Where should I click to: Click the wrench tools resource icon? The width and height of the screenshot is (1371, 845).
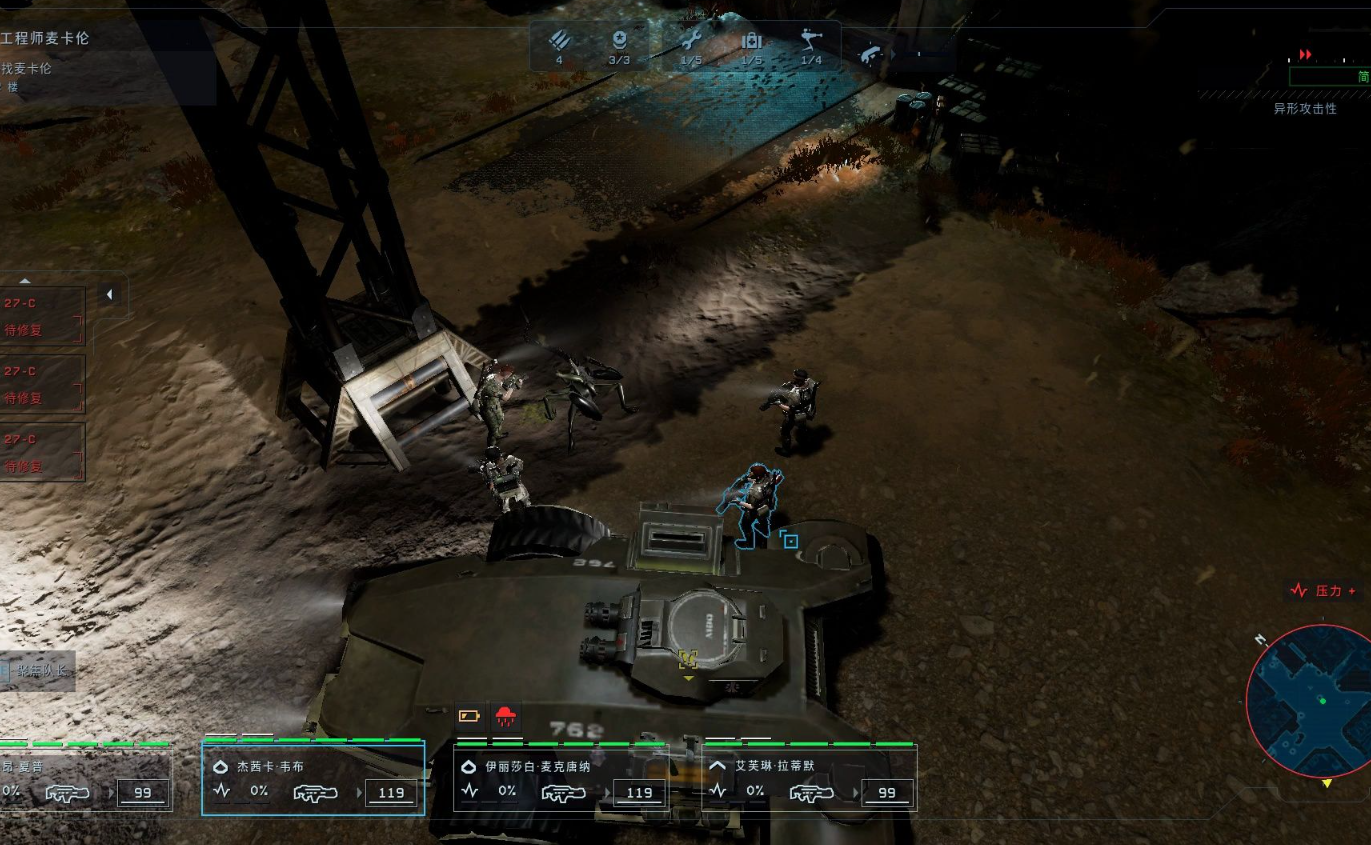pos(690,41)
